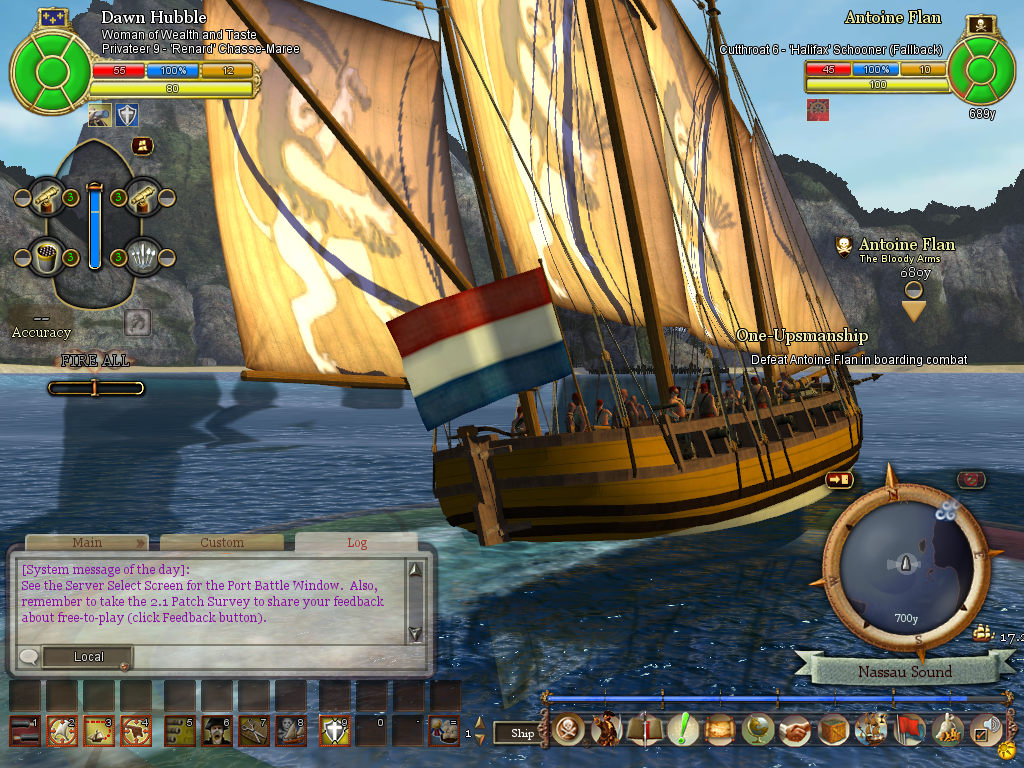The image size is (1024, 768).
Task: Open the pirate character sheet icon
Action: 606,730
